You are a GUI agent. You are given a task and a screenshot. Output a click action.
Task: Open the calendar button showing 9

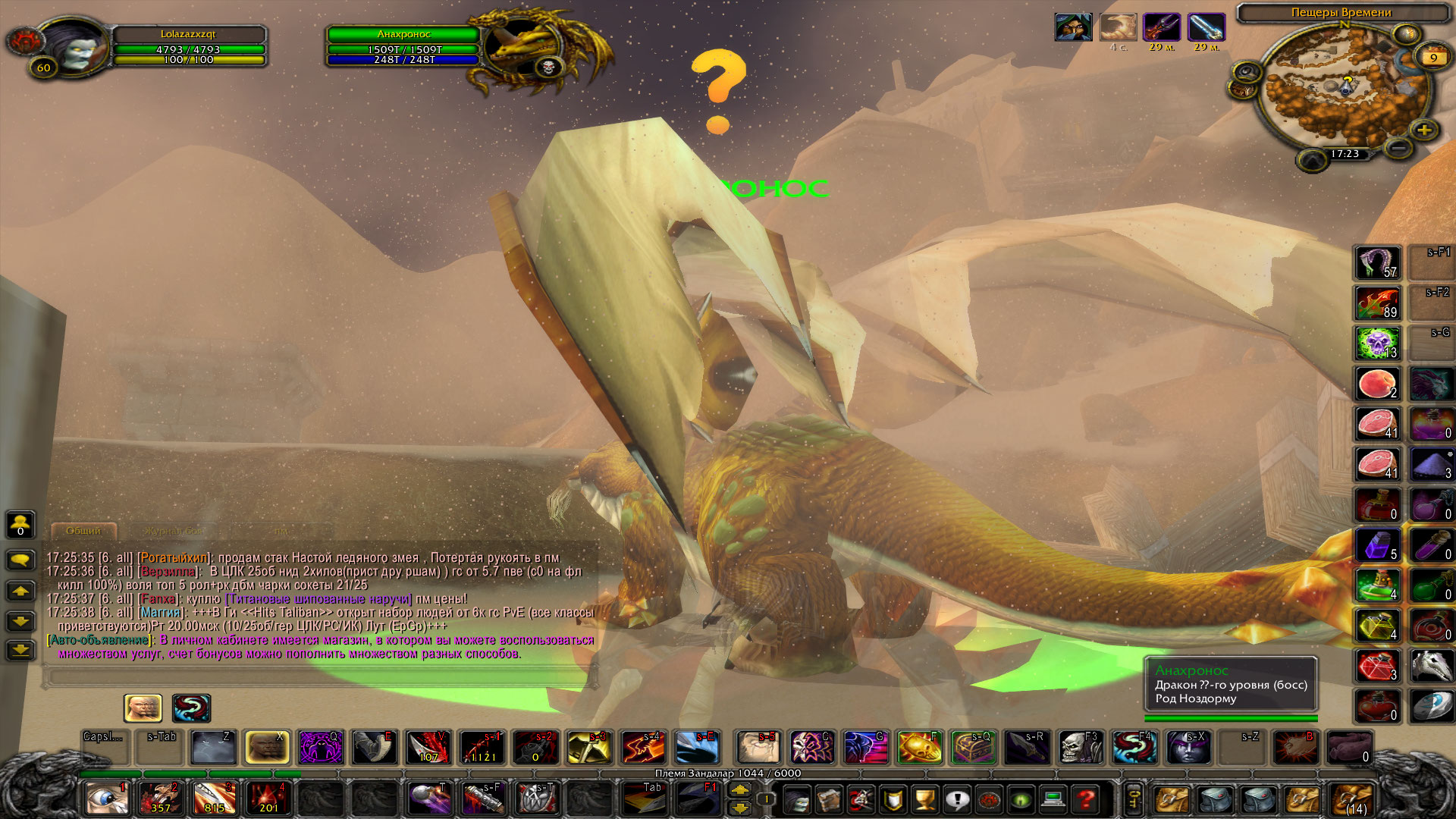coord(1433,58)
